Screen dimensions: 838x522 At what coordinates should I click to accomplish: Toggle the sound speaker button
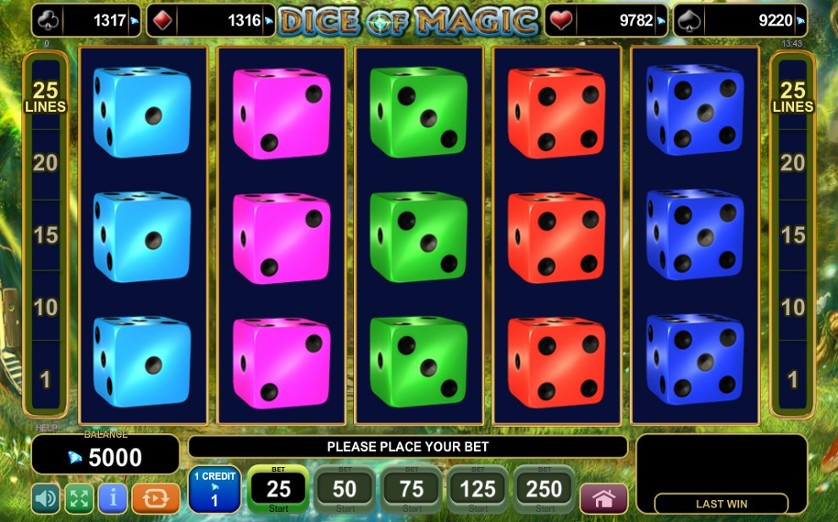pos(46,497)
